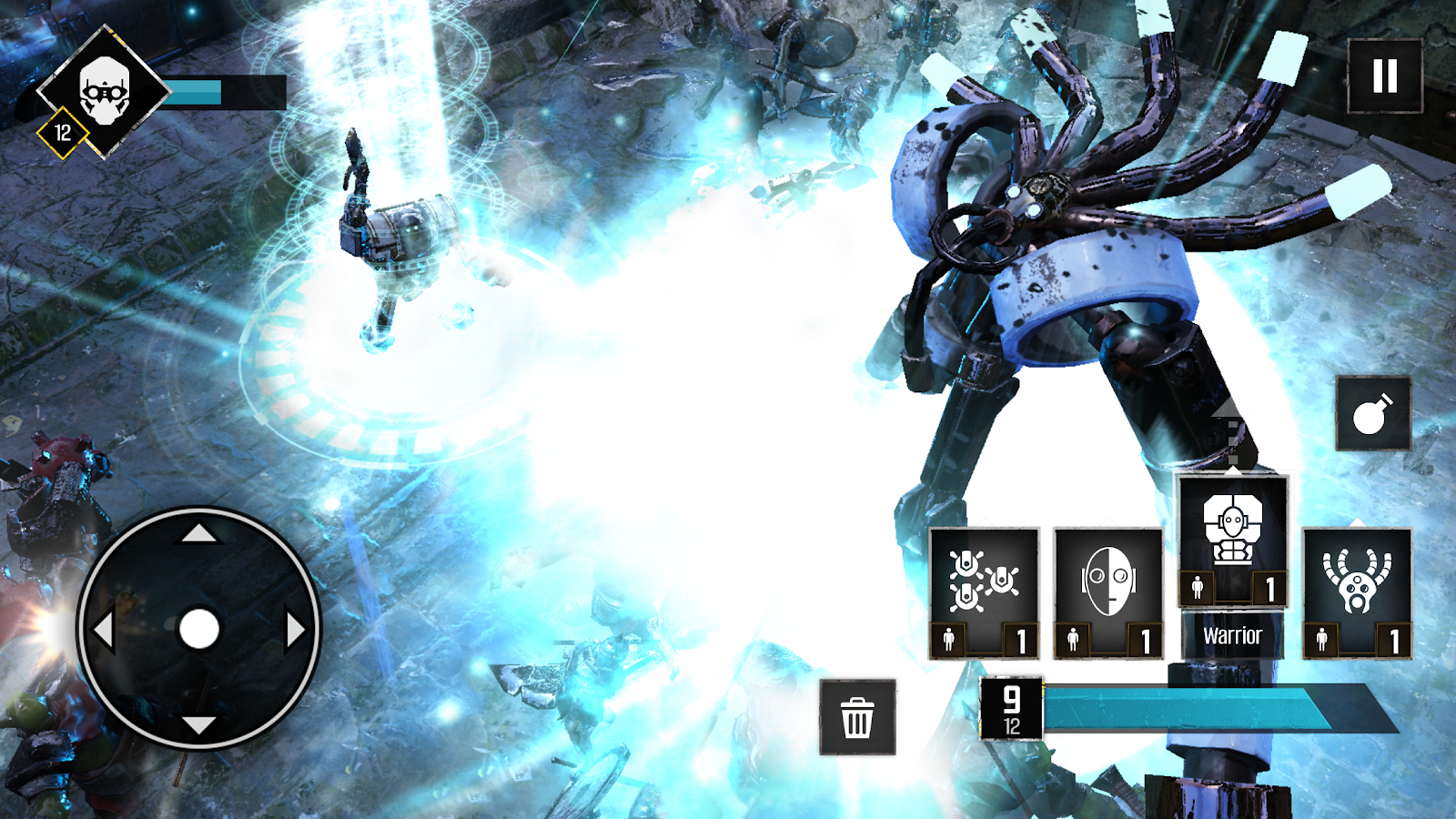Pick the tentacled creature unit card
The image size is (1456, 819).
(1357, 592)
